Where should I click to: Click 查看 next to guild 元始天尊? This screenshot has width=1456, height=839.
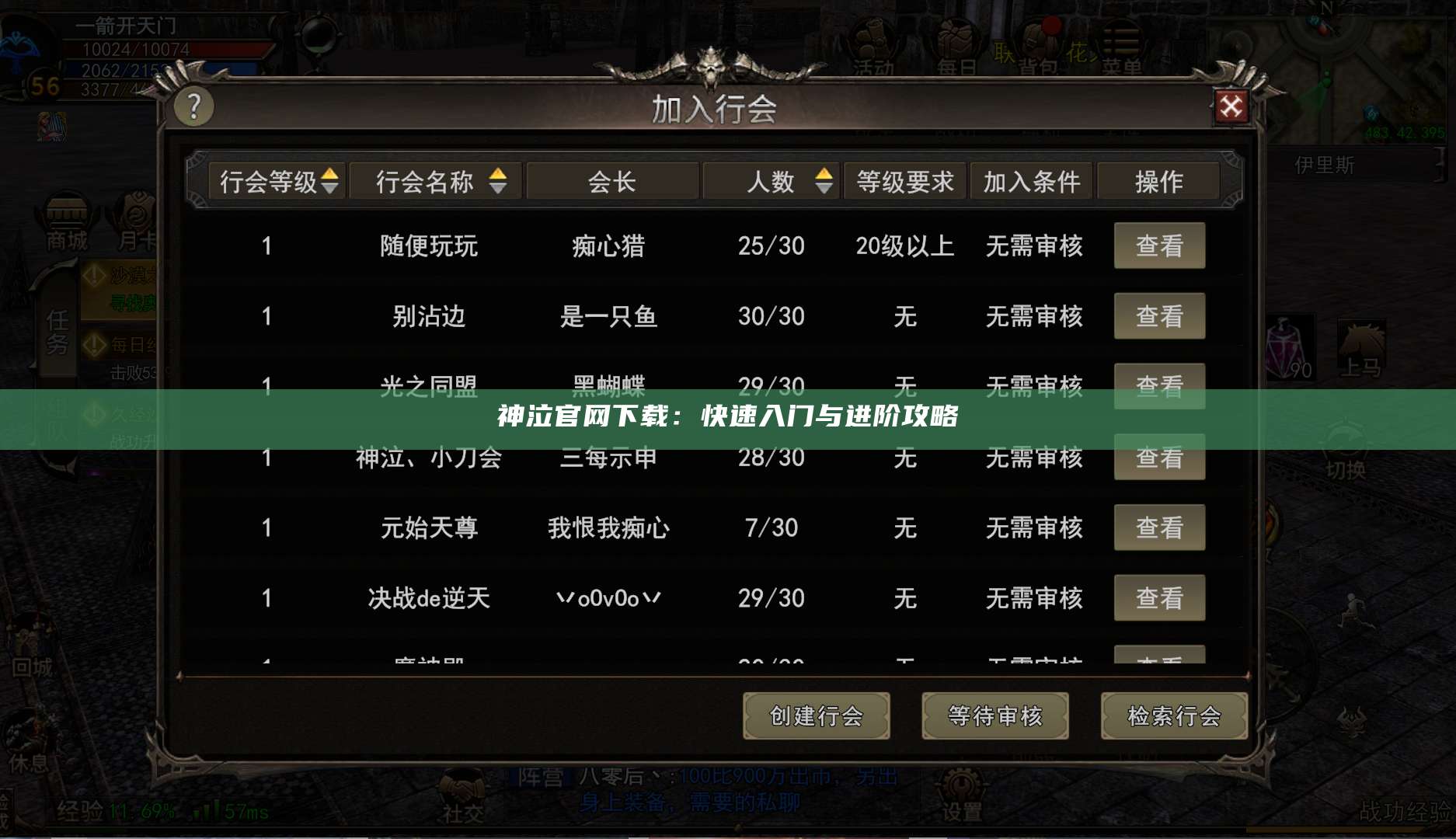[x=1159, y=527]
